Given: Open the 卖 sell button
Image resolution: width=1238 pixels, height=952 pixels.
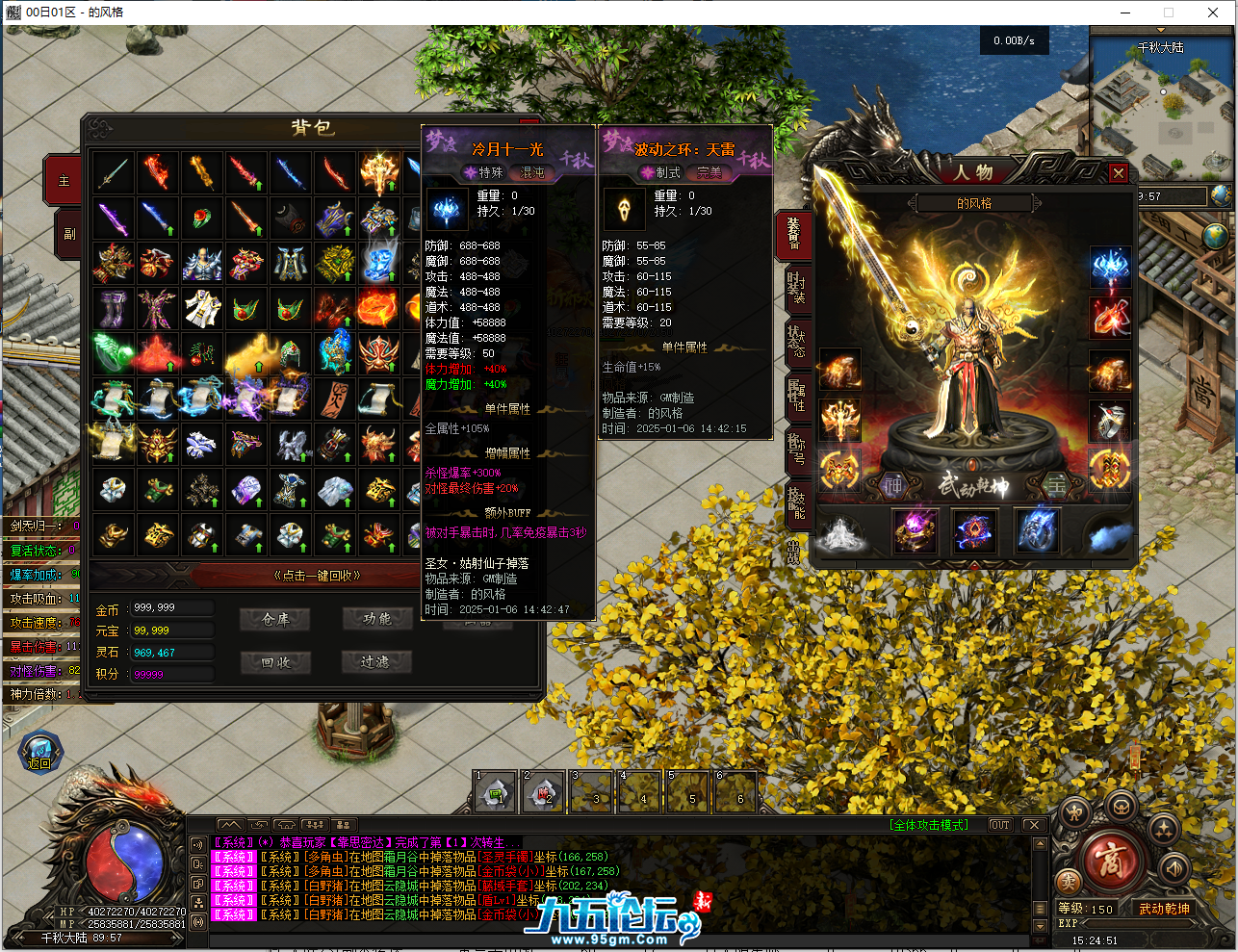Looking at the screenshot, I should point(1068,882).
